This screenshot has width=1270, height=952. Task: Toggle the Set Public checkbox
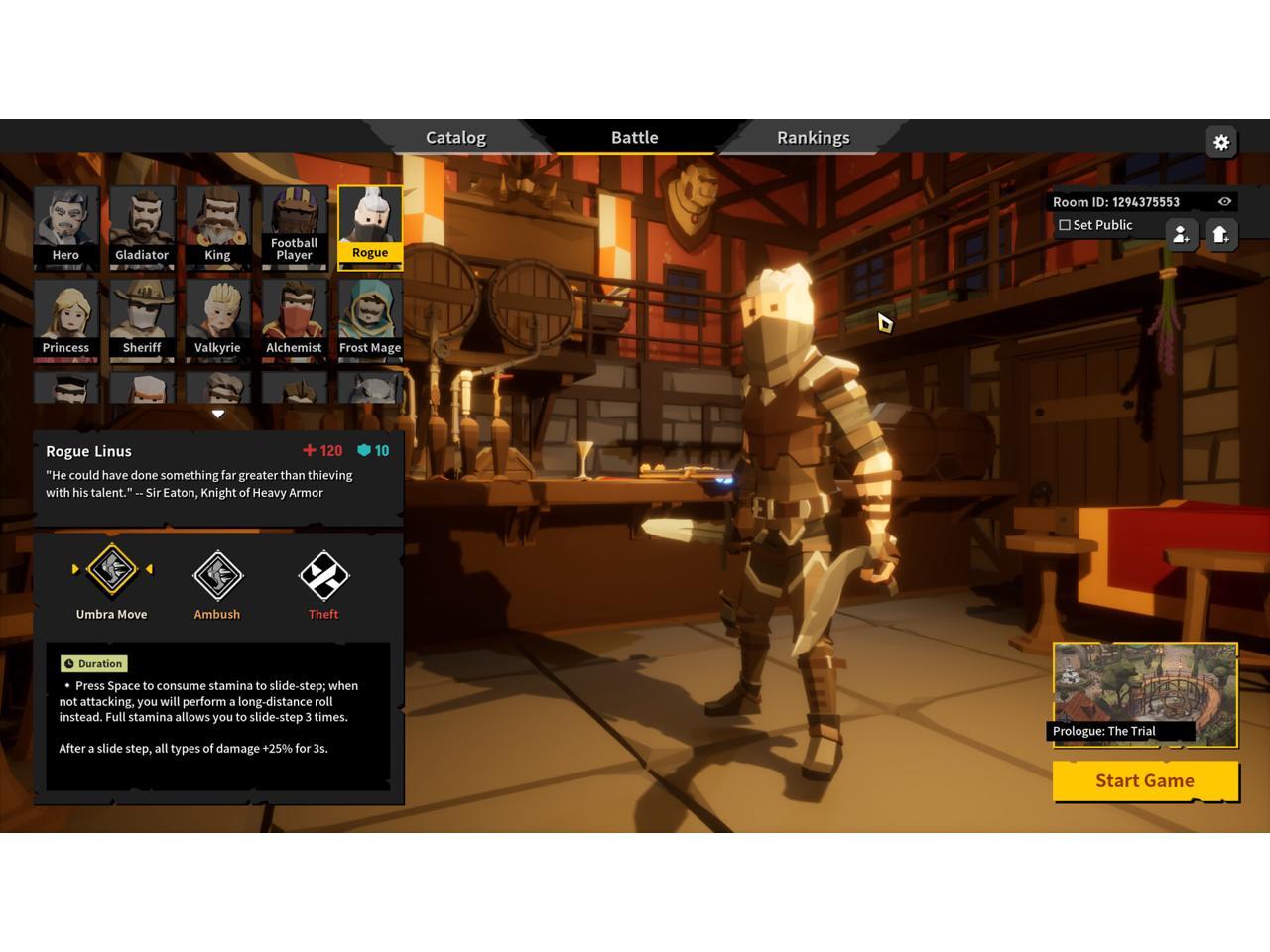(1065, 225)
